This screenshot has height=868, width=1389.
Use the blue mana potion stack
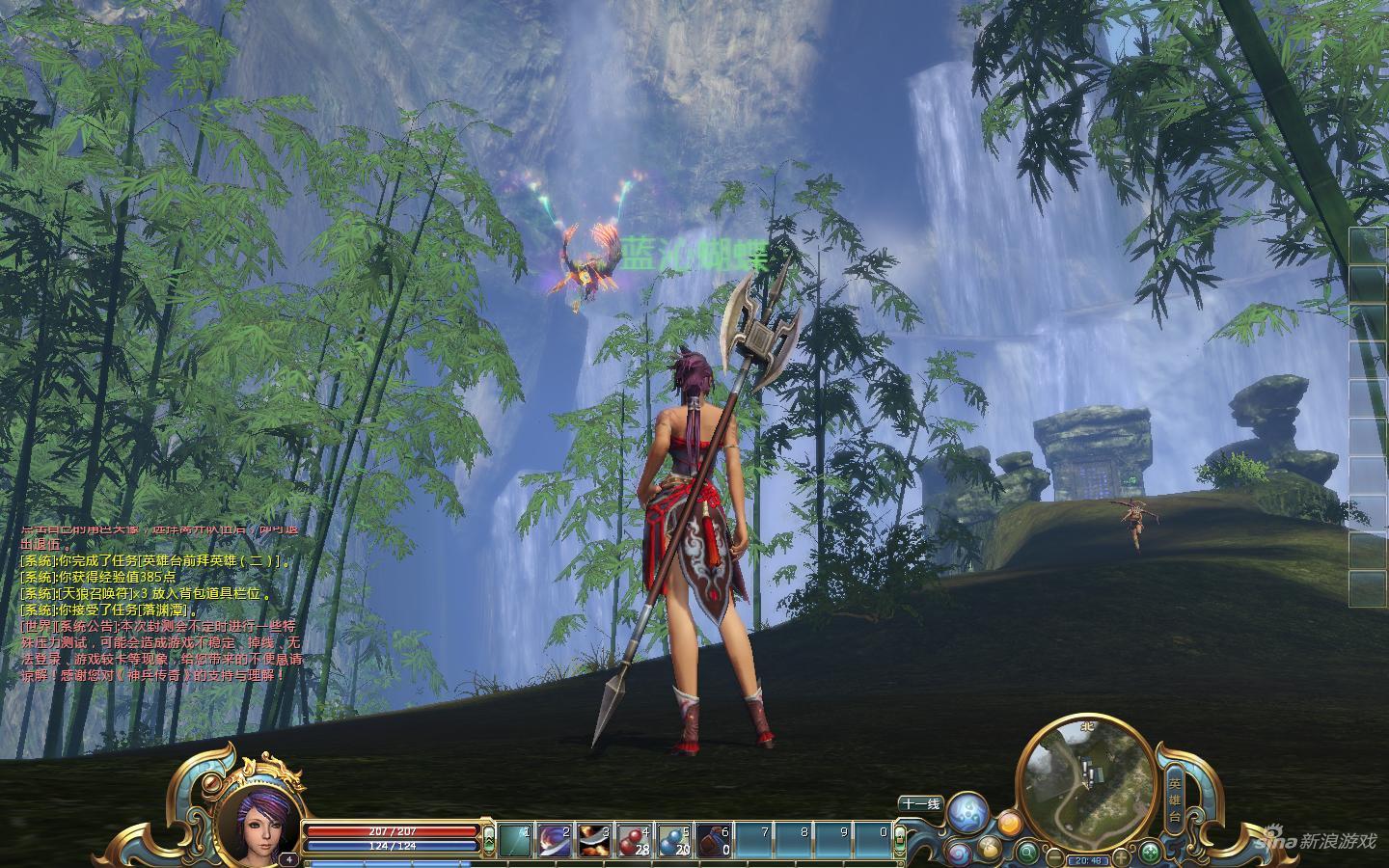pyautogui.click(x=673, y=840)
